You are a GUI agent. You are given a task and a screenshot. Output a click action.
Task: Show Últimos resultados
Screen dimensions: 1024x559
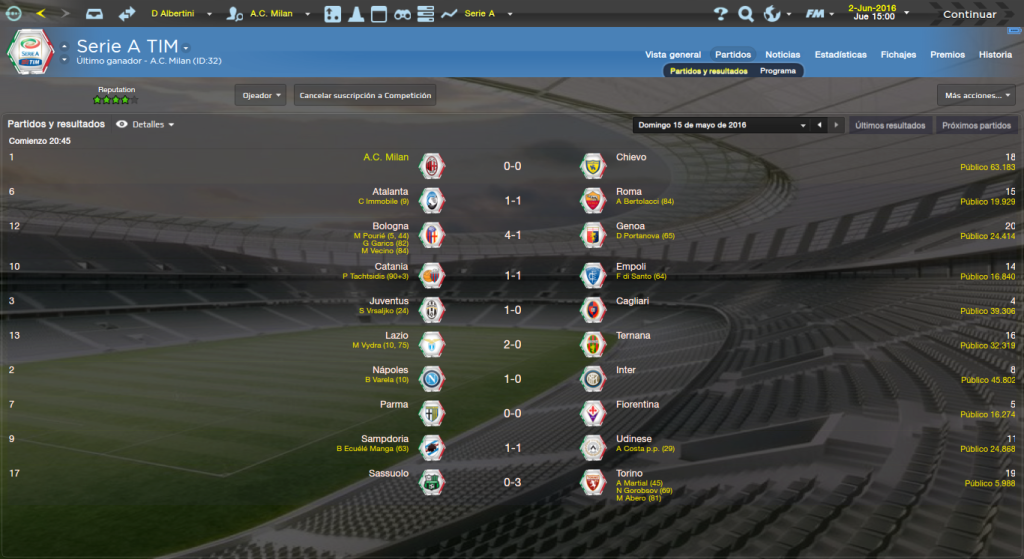tap(890, 126)
